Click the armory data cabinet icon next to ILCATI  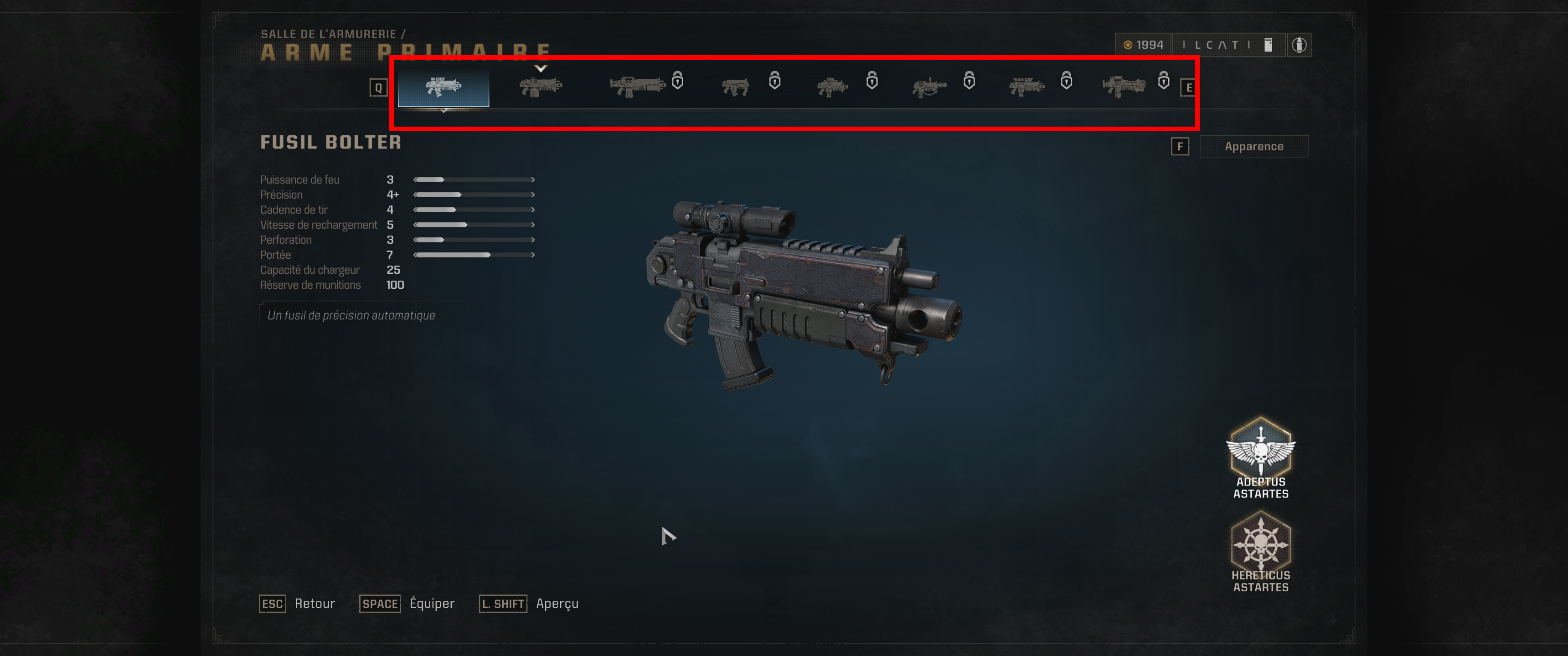coord(1268,45)
